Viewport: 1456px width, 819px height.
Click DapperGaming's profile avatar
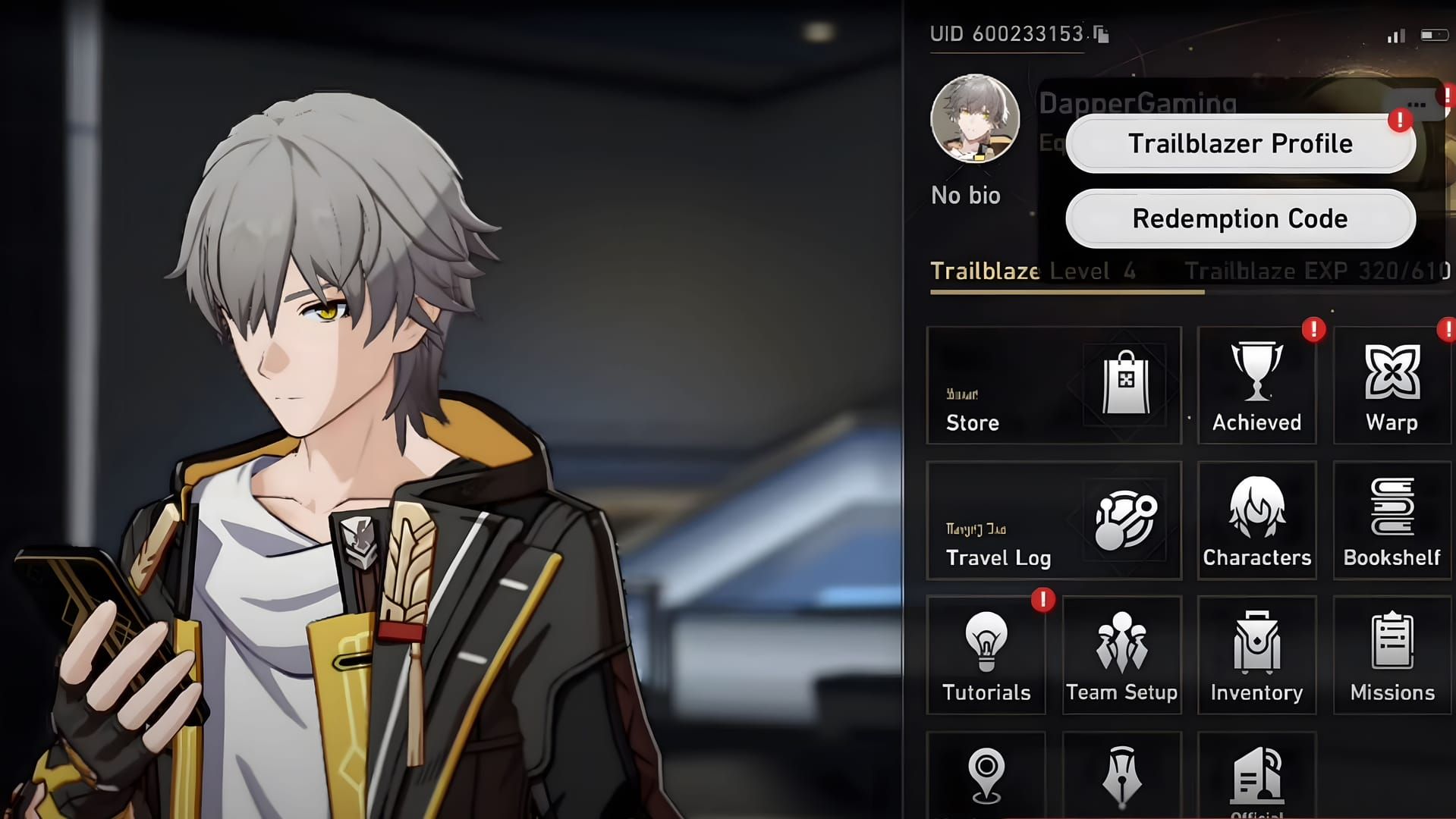click(974, 119)
